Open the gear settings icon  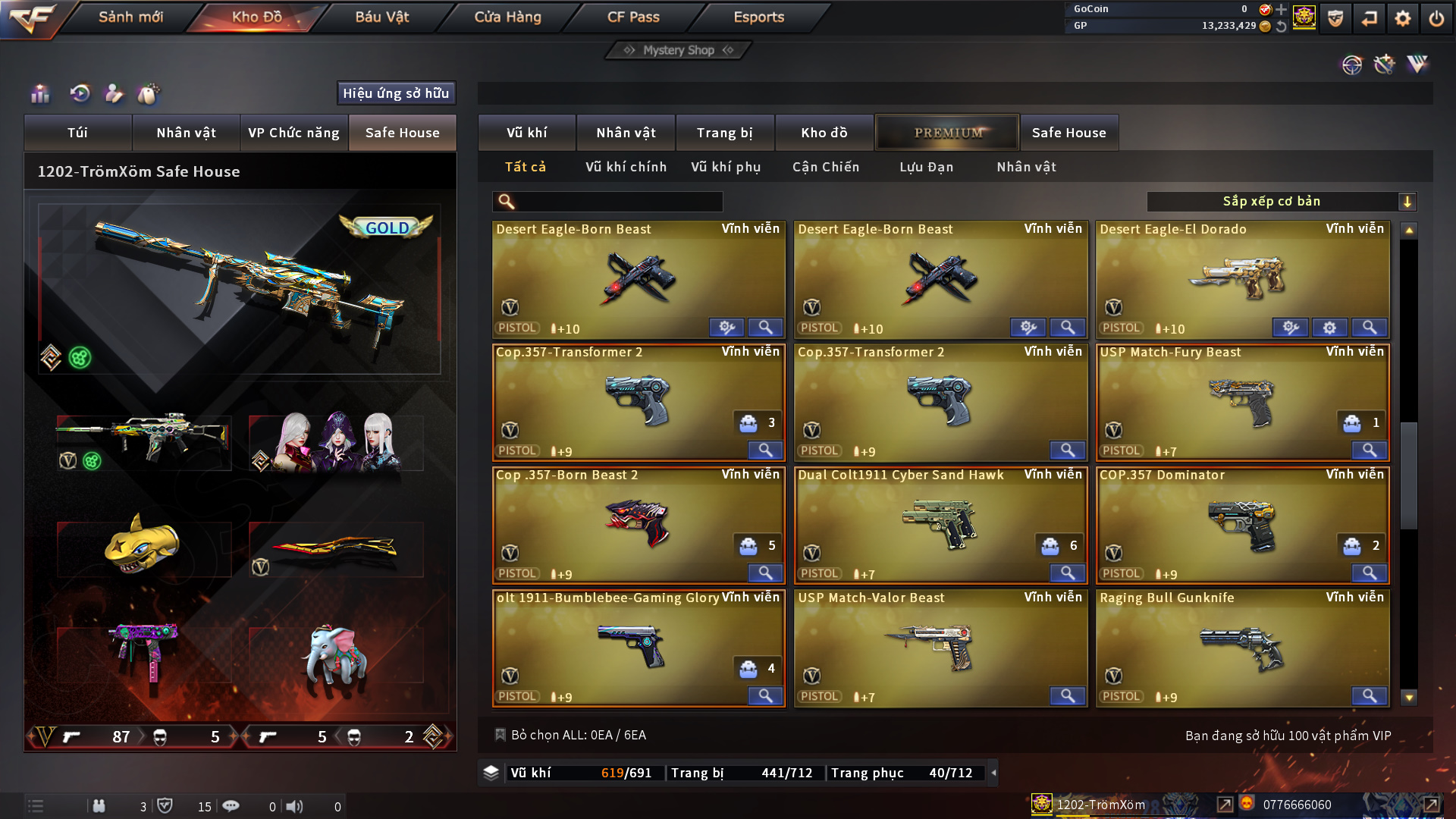1402,18
